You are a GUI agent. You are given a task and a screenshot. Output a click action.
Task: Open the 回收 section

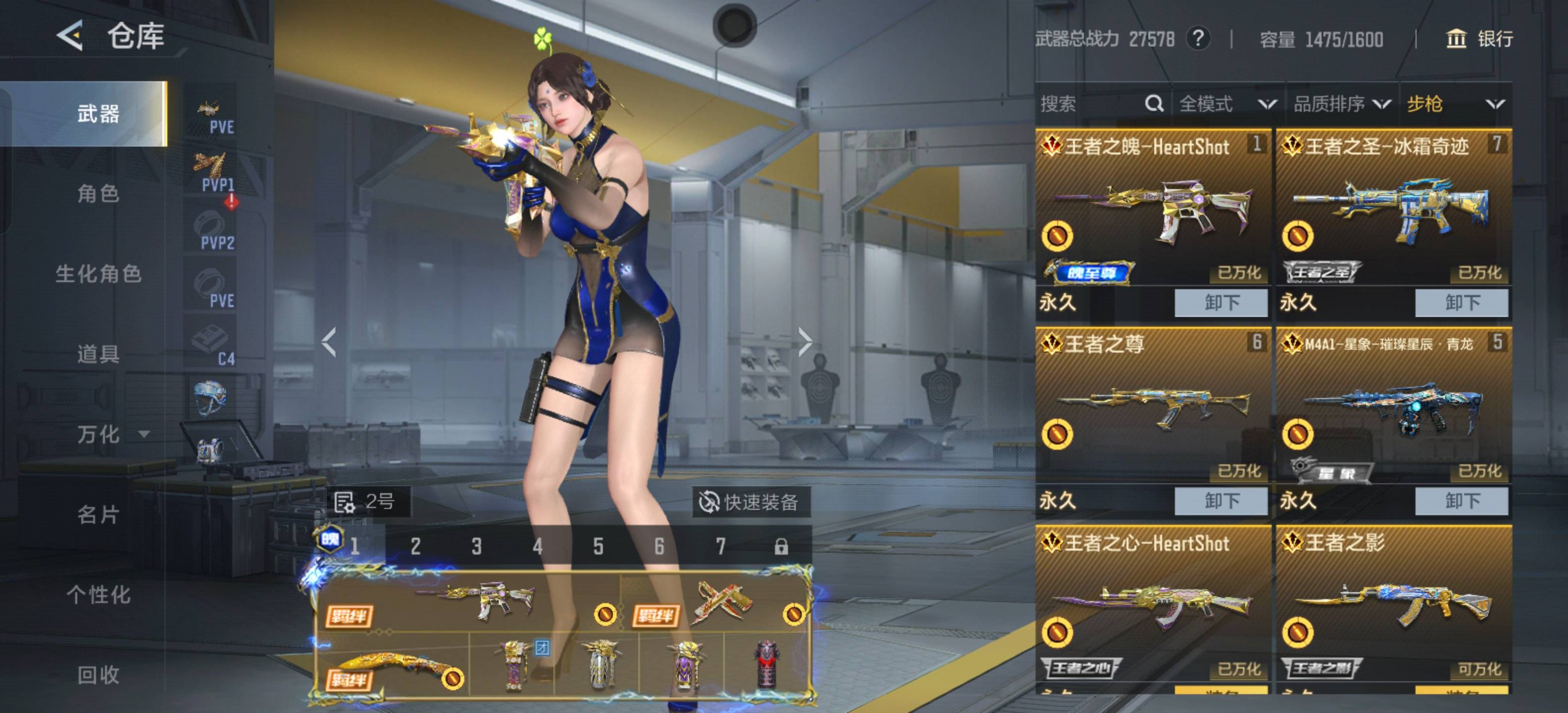tap(98, 675)
